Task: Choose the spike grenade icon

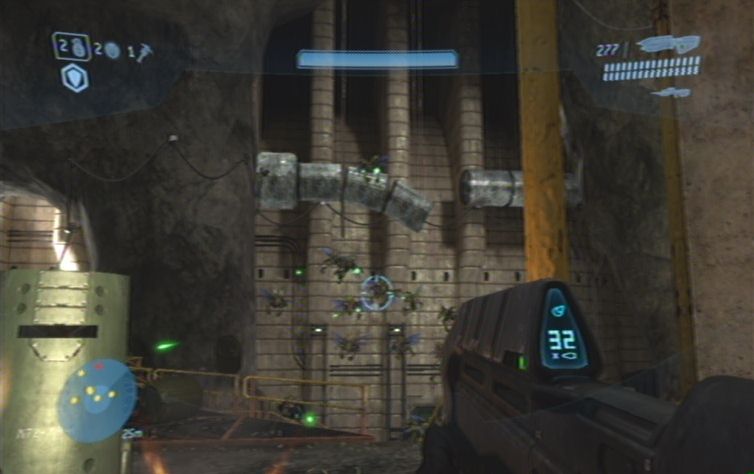Action: [x=144, y=49]
